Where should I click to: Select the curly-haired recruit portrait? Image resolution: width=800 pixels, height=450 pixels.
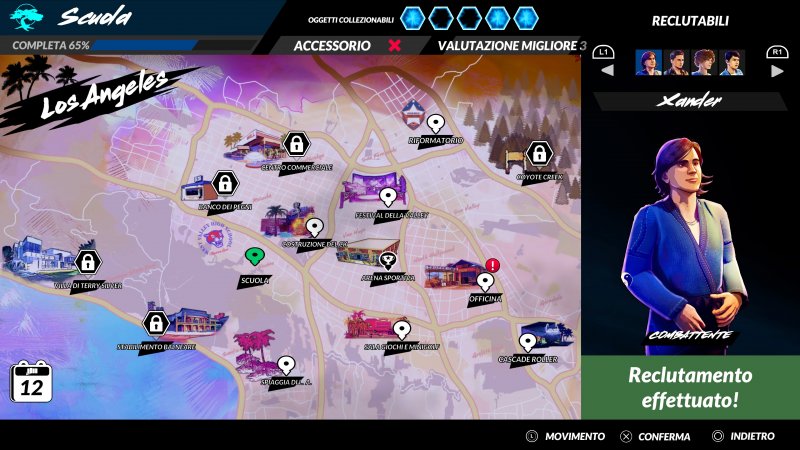click(x=704, y=64)
